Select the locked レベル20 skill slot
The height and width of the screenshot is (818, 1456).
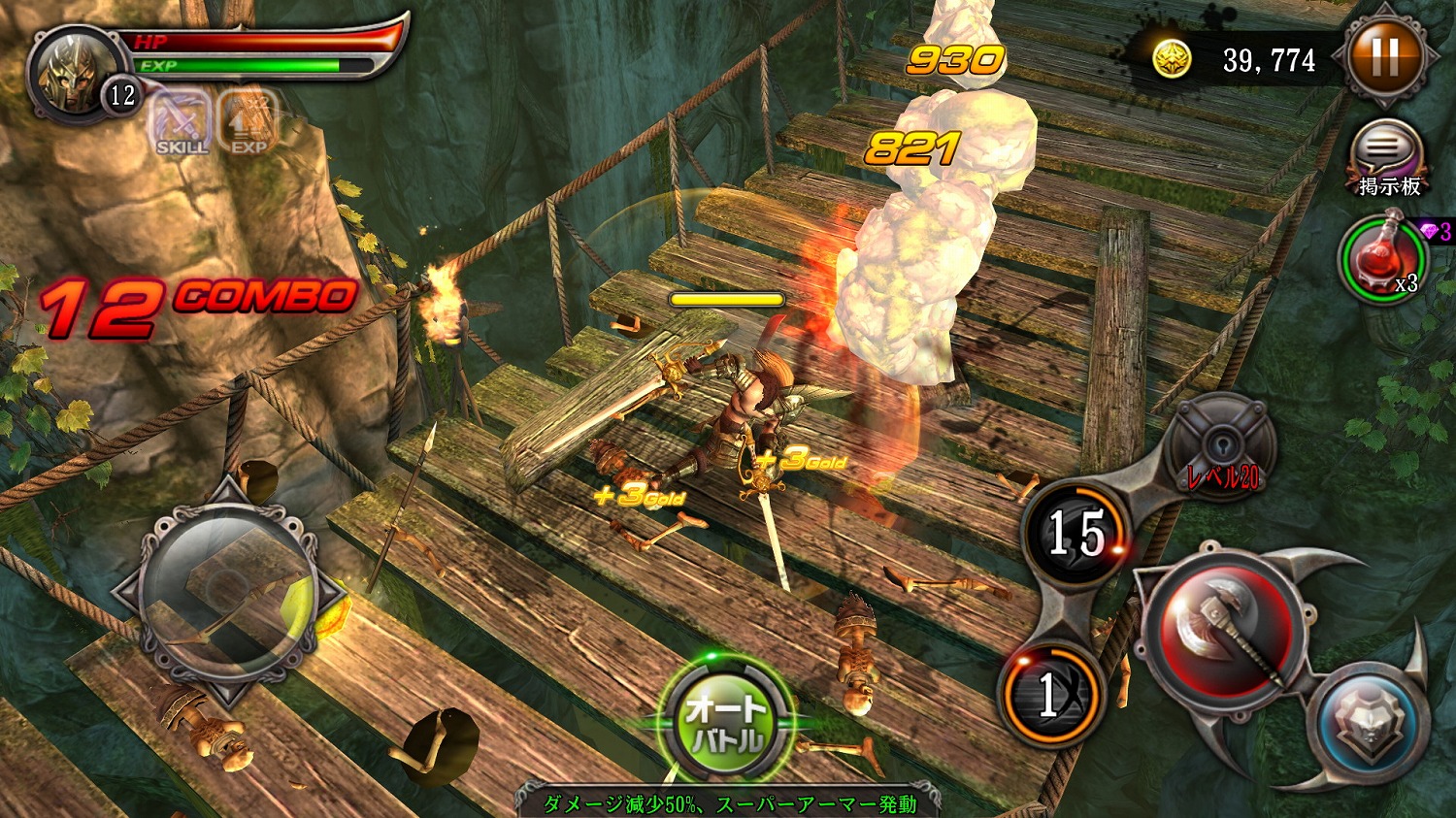tap(1221, 448)
